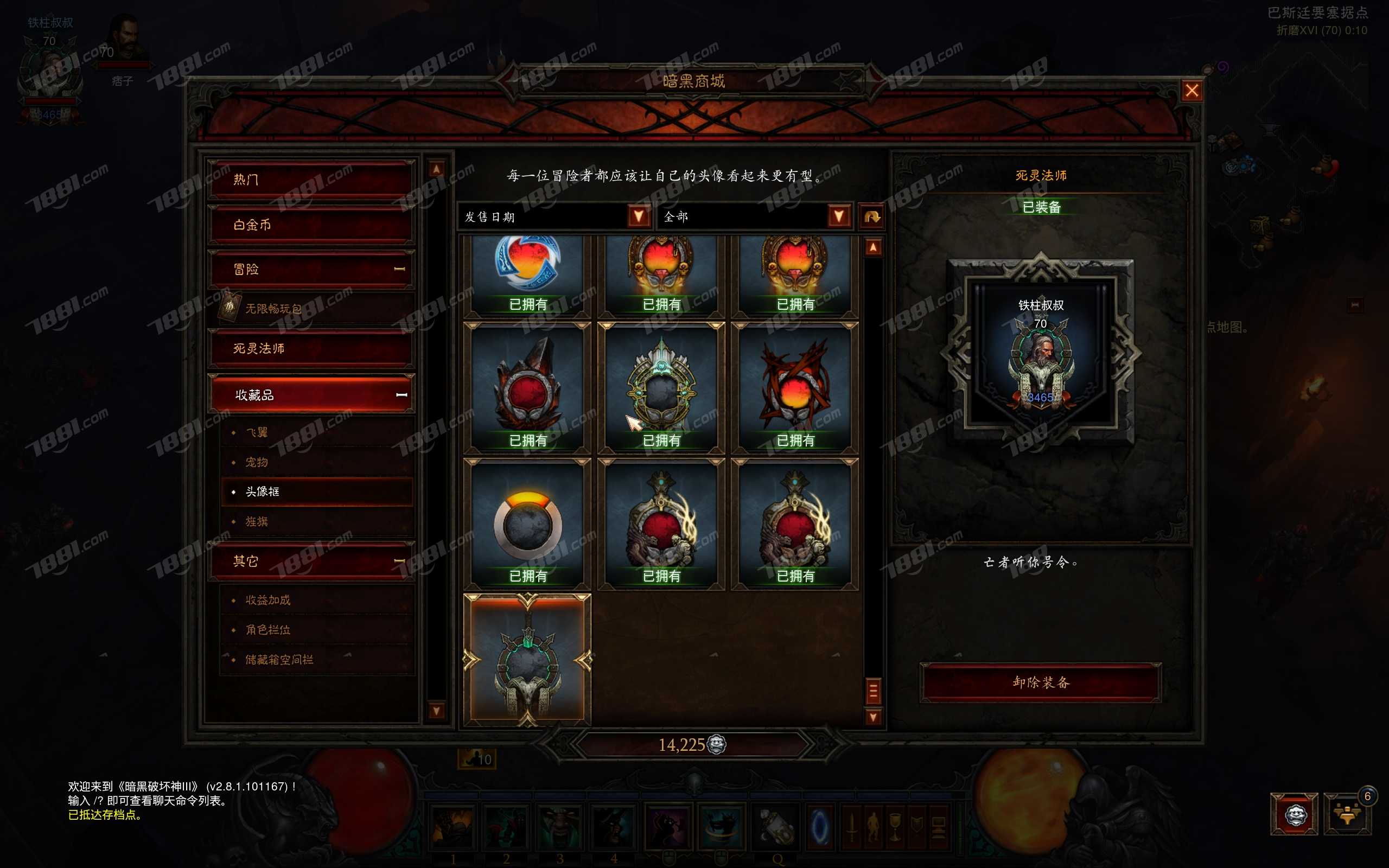Collapse the 收藏品 category section

[401, 395]
